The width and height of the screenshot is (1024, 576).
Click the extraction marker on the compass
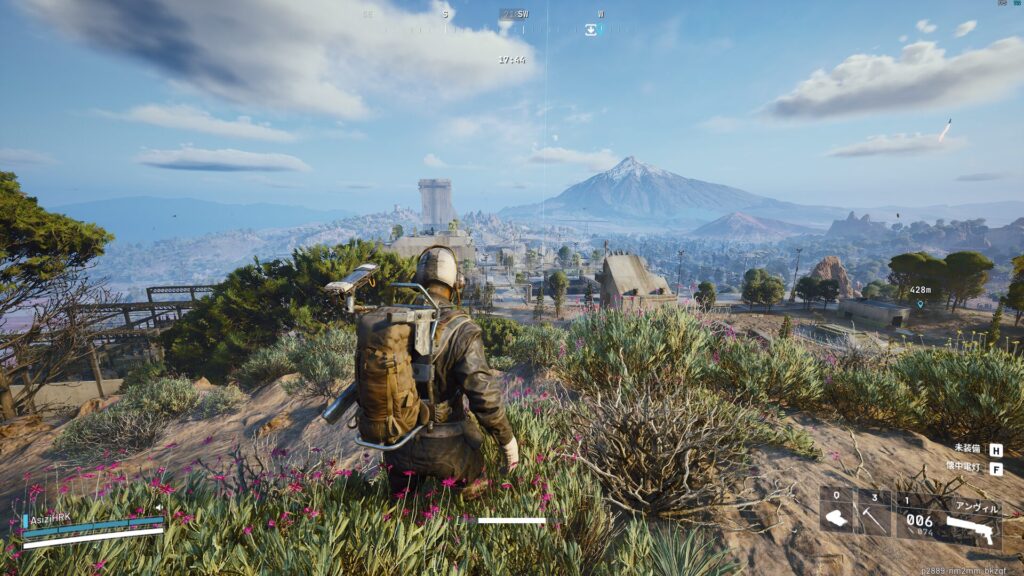pos(591,30)
